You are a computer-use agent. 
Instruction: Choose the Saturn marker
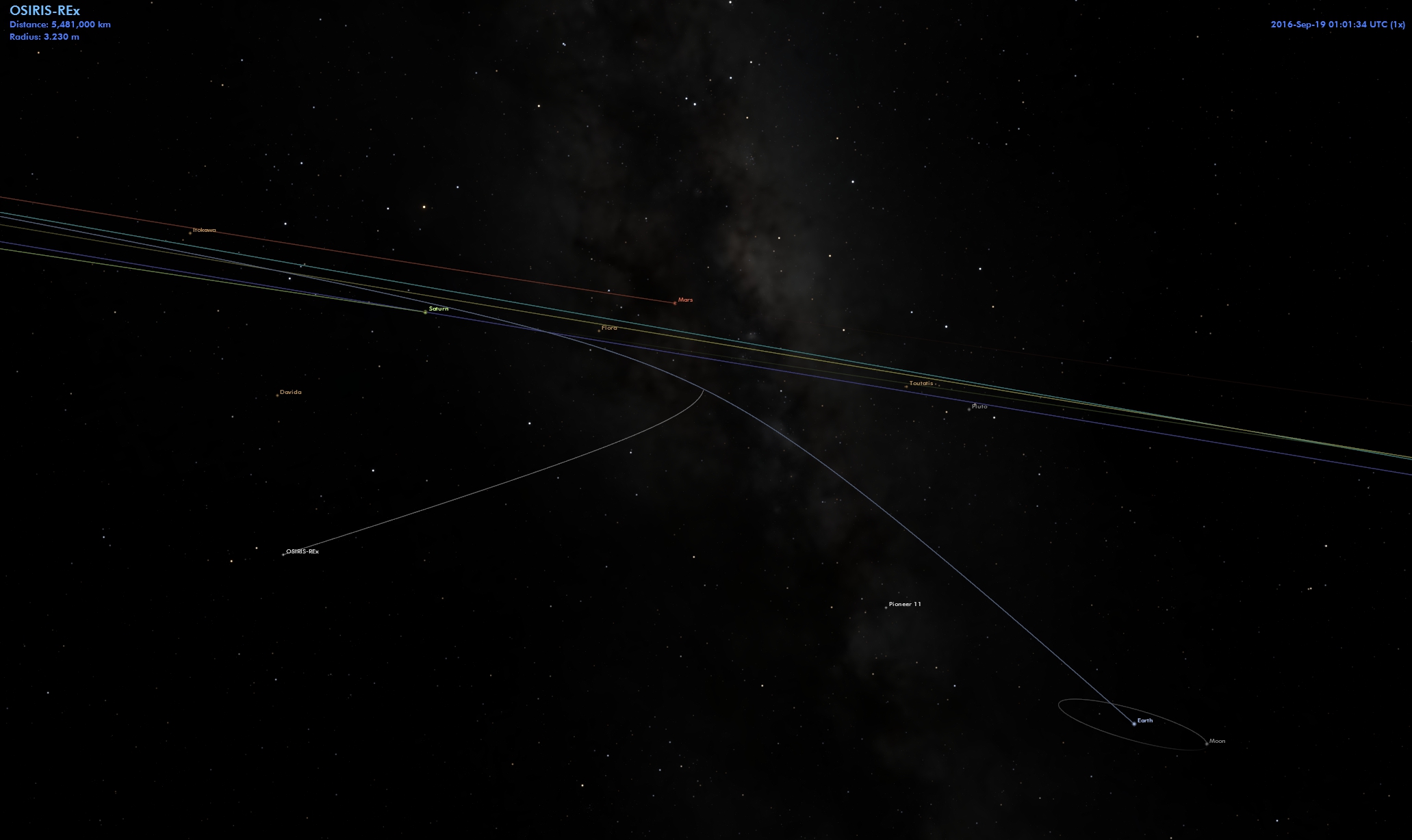(425, 312)
